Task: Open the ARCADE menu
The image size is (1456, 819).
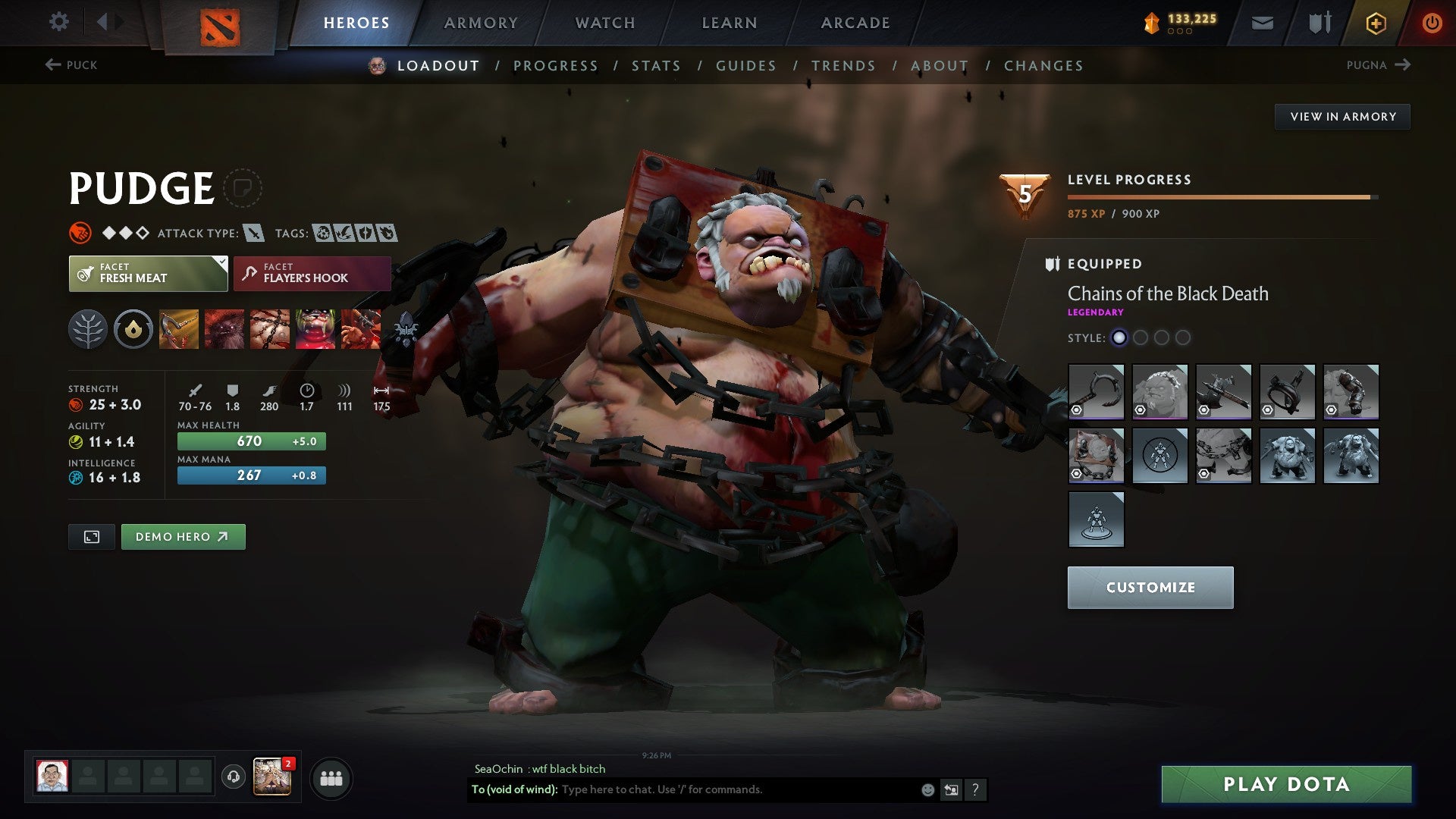Action: tap(855, 22)
